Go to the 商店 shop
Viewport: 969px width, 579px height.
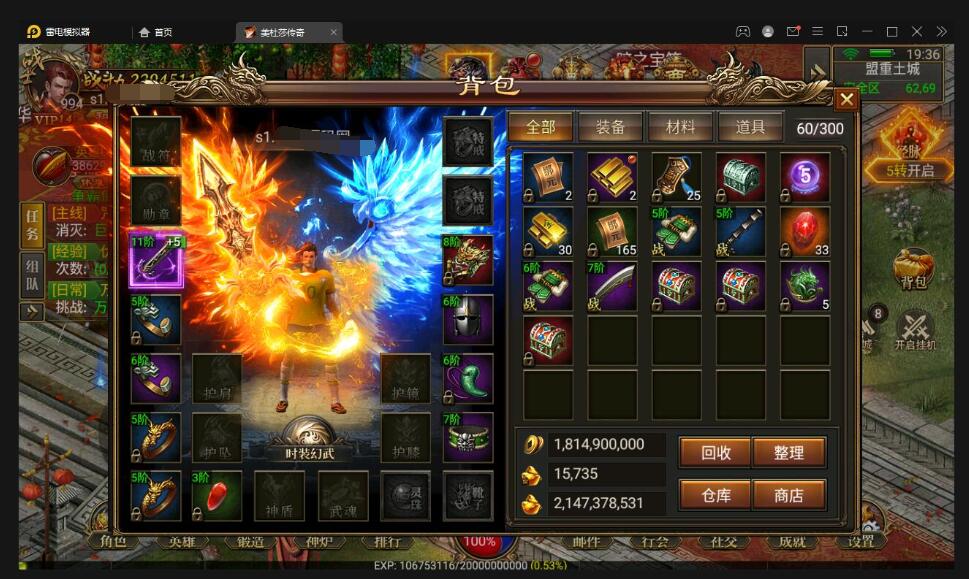788,494
